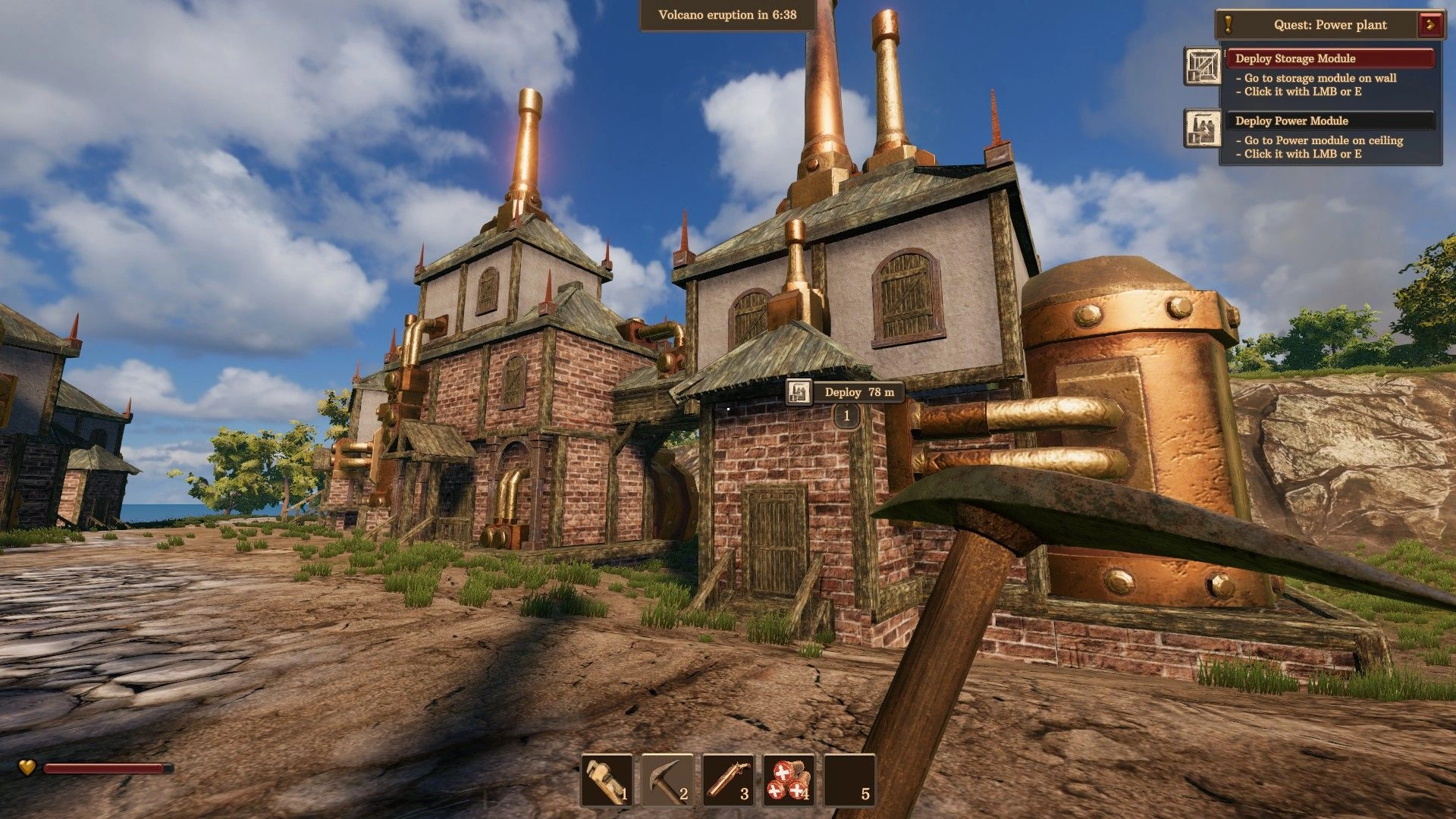
Task: Equip the flintlock gun from the hotbar
Action: (728, 780)
